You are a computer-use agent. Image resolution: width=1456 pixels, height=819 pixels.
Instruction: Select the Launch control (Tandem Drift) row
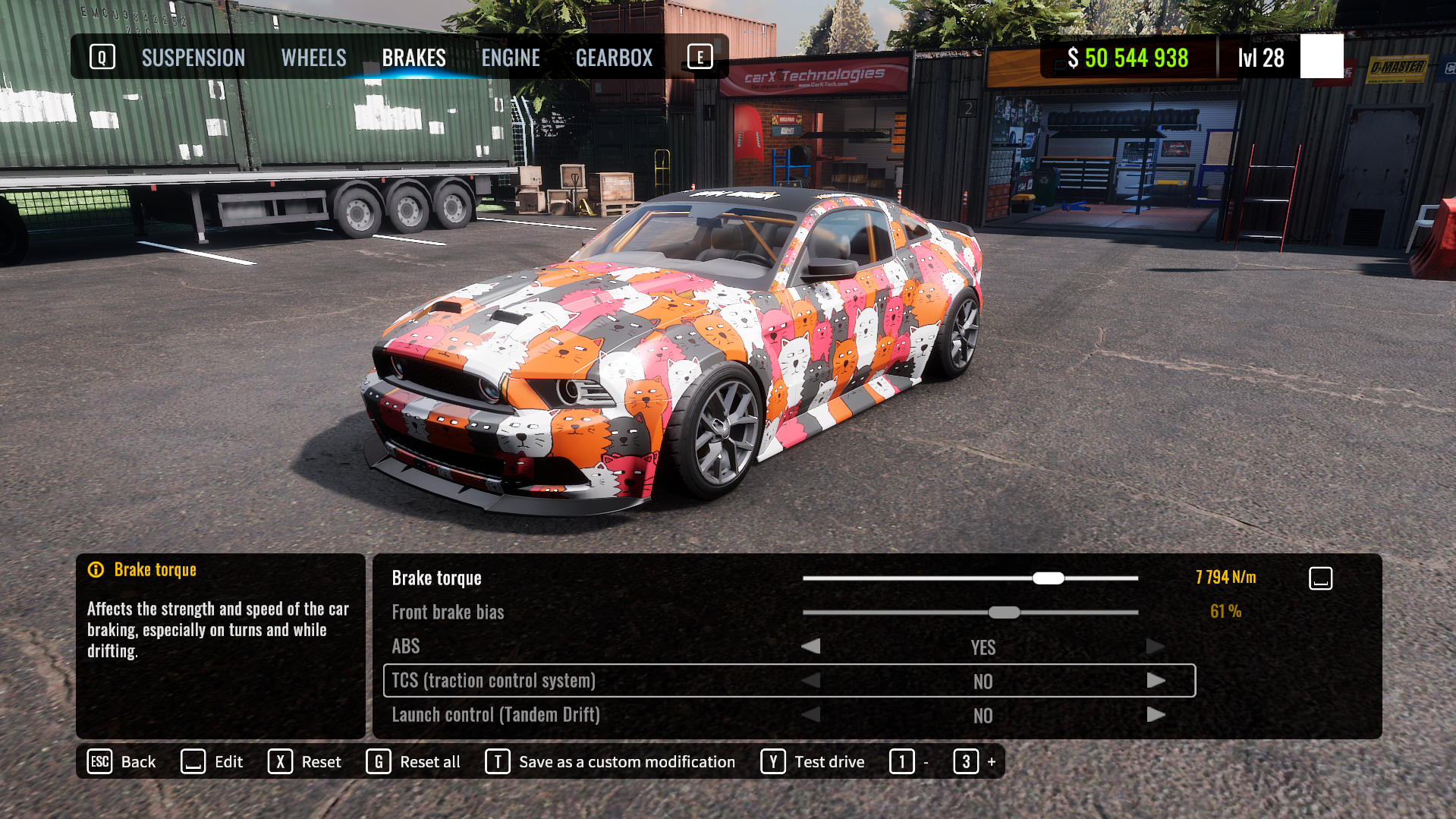pos(495,715)
